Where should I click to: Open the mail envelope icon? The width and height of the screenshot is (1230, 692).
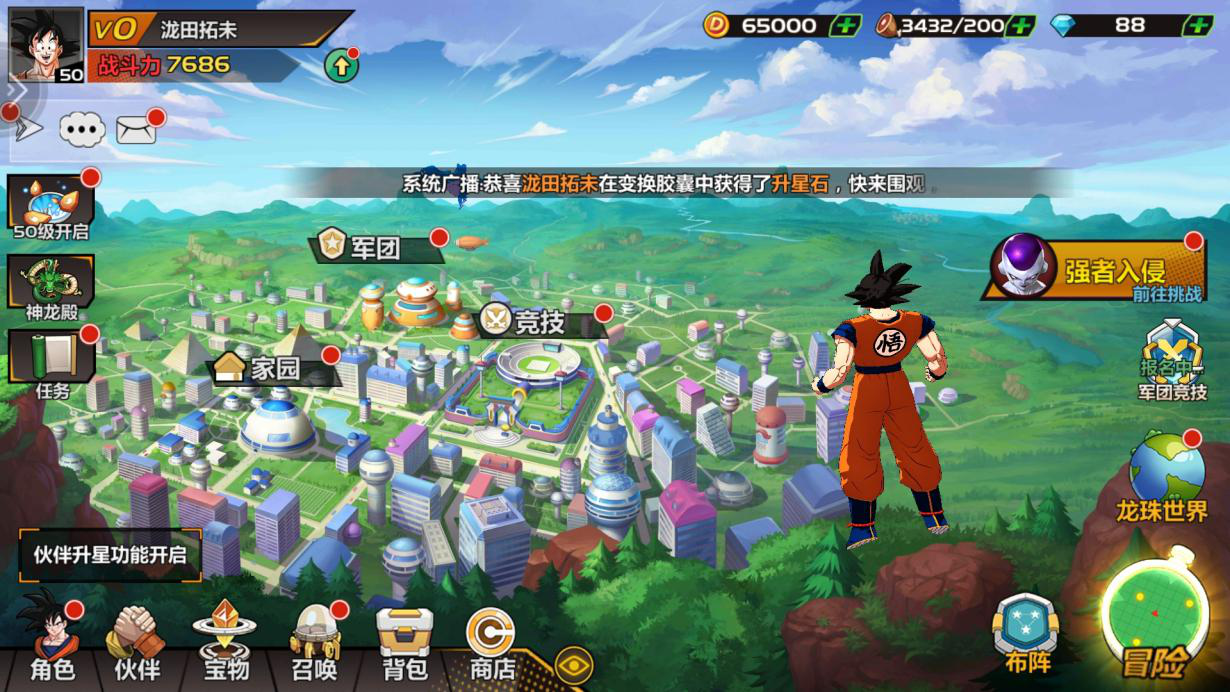(136, 129)
